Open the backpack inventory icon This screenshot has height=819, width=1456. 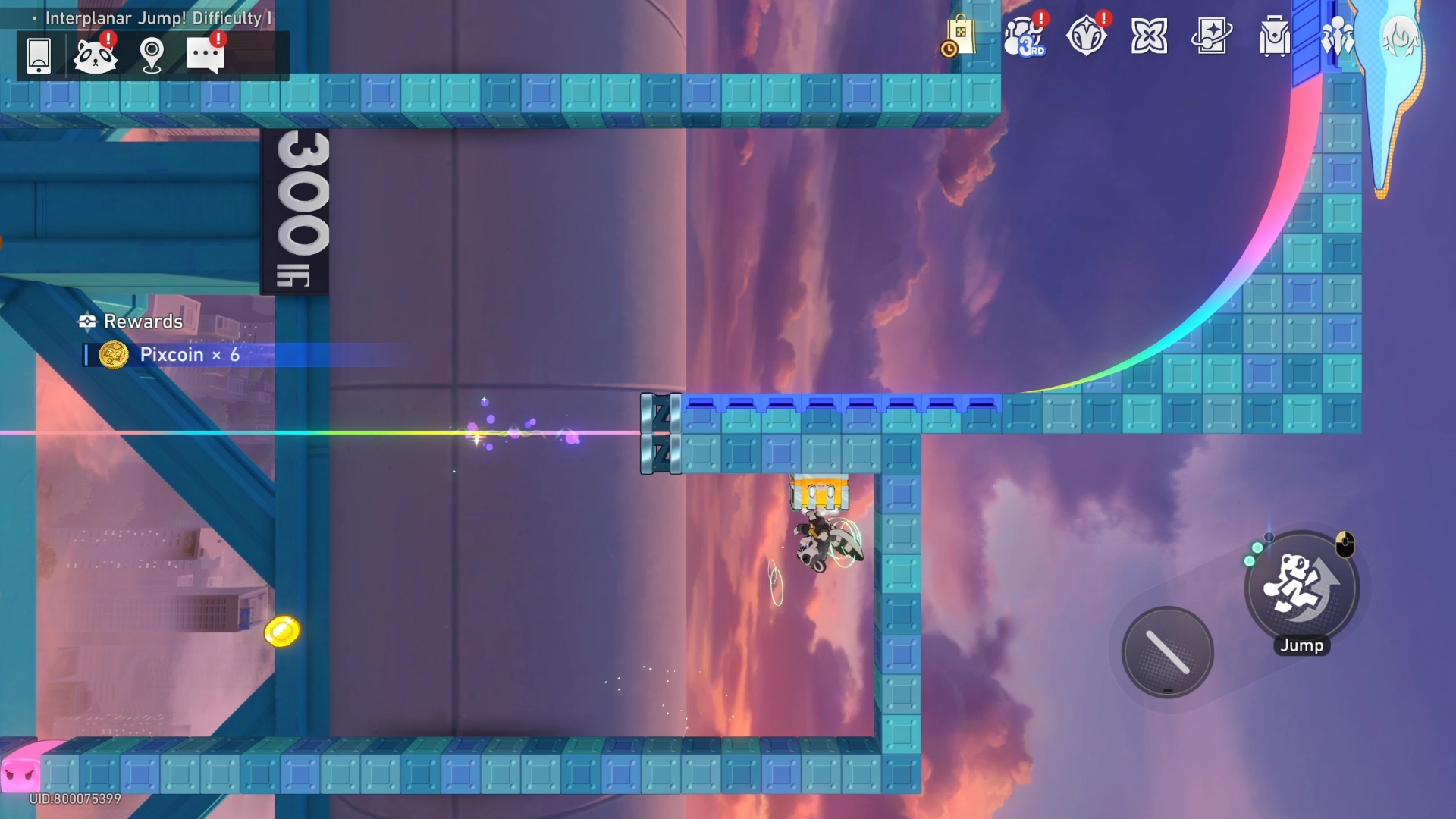pos(1274,36)
